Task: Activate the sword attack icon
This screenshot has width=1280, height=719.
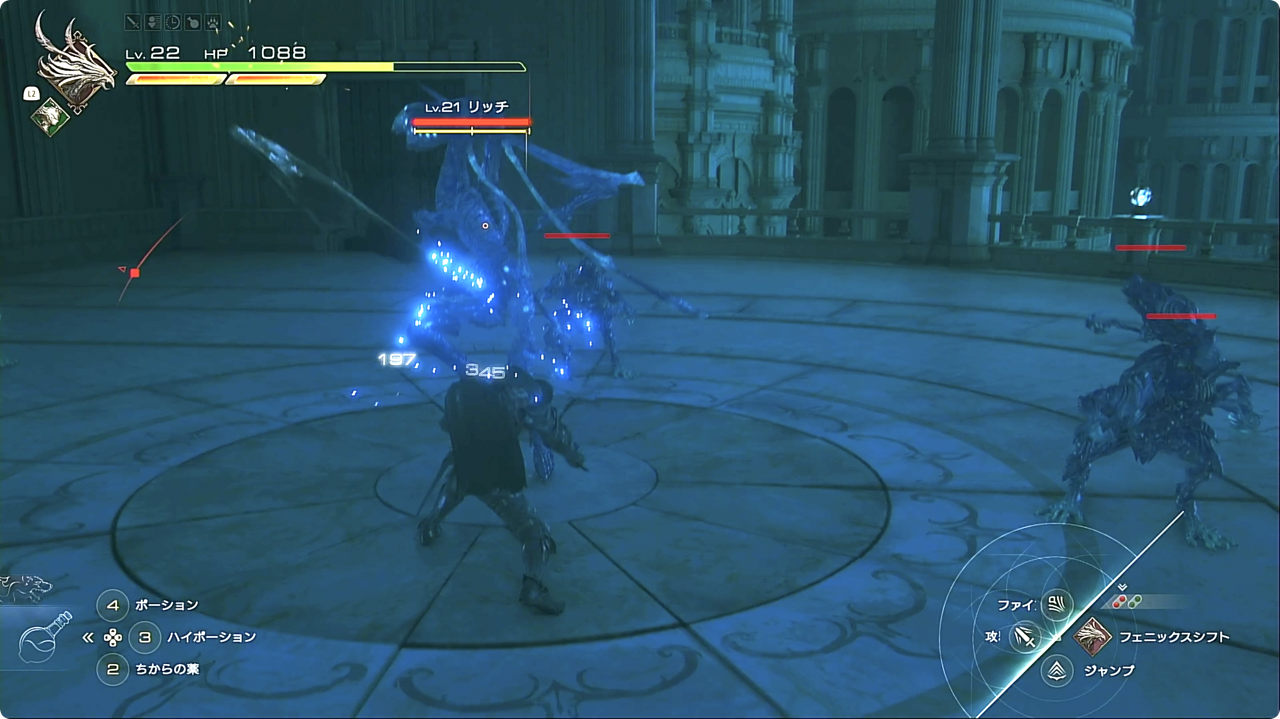Action: click(1024, 636)
